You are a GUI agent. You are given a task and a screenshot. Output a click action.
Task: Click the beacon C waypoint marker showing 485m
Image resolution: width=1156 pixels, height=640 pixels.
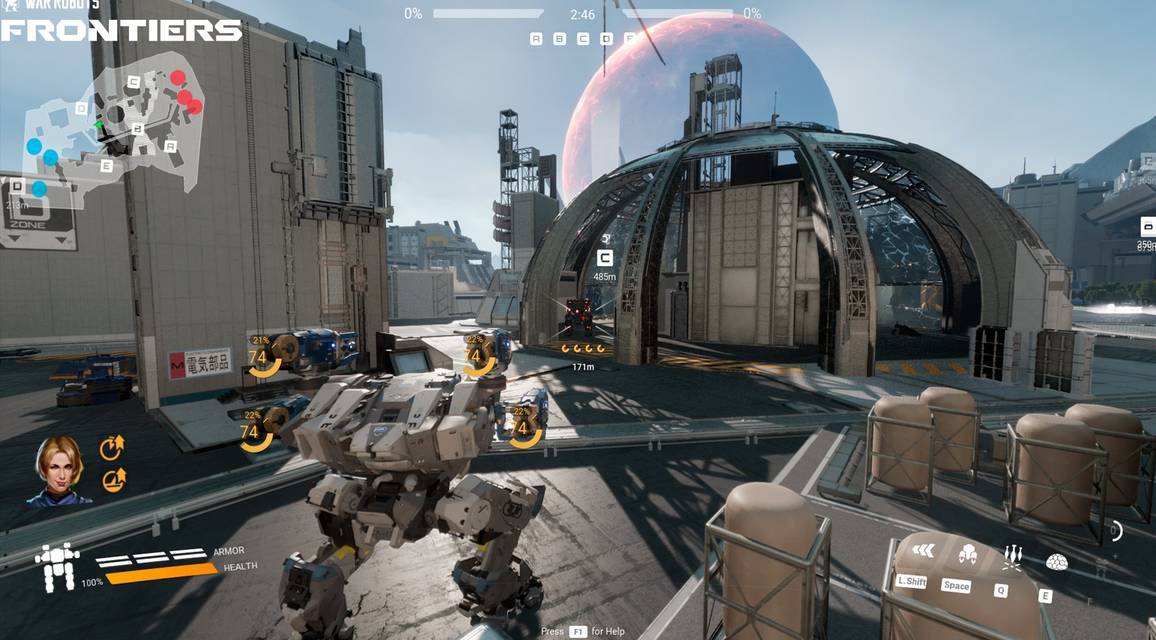click(x=604, y=258)
